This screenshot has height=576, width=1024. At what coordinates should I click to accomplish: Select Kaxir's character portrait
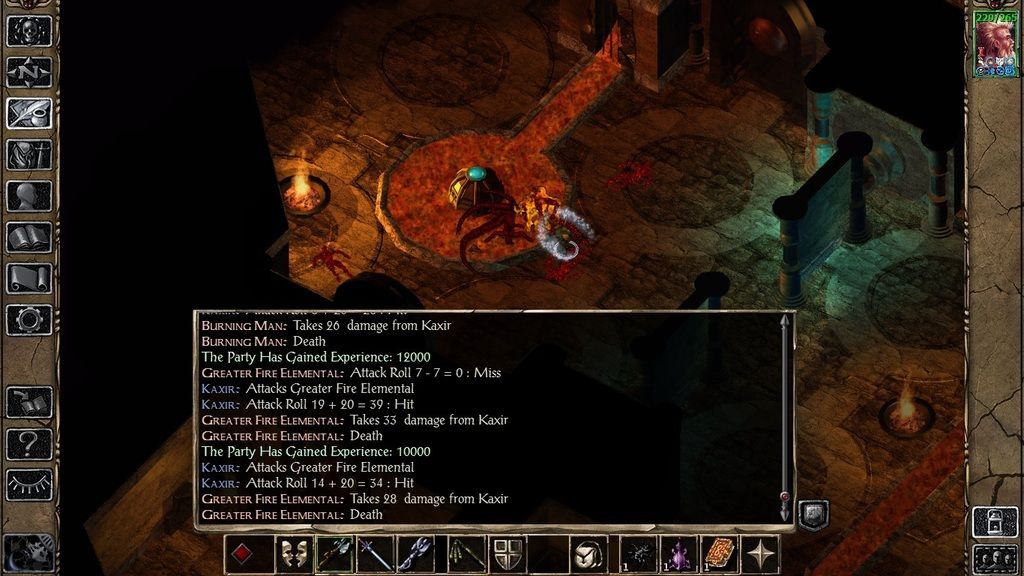[995, 46]
